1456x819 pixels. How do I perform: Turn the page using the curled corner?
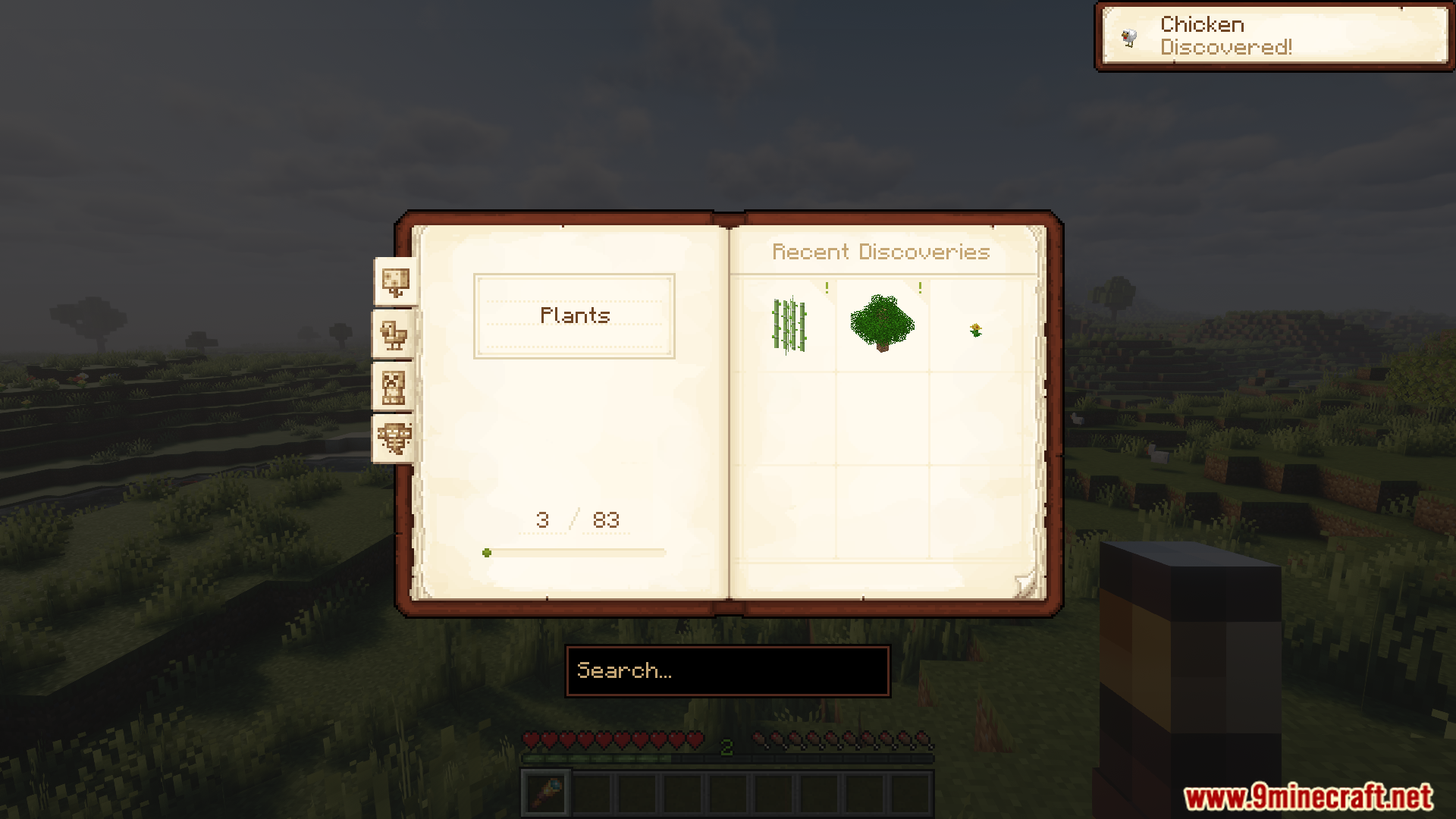1025,584
